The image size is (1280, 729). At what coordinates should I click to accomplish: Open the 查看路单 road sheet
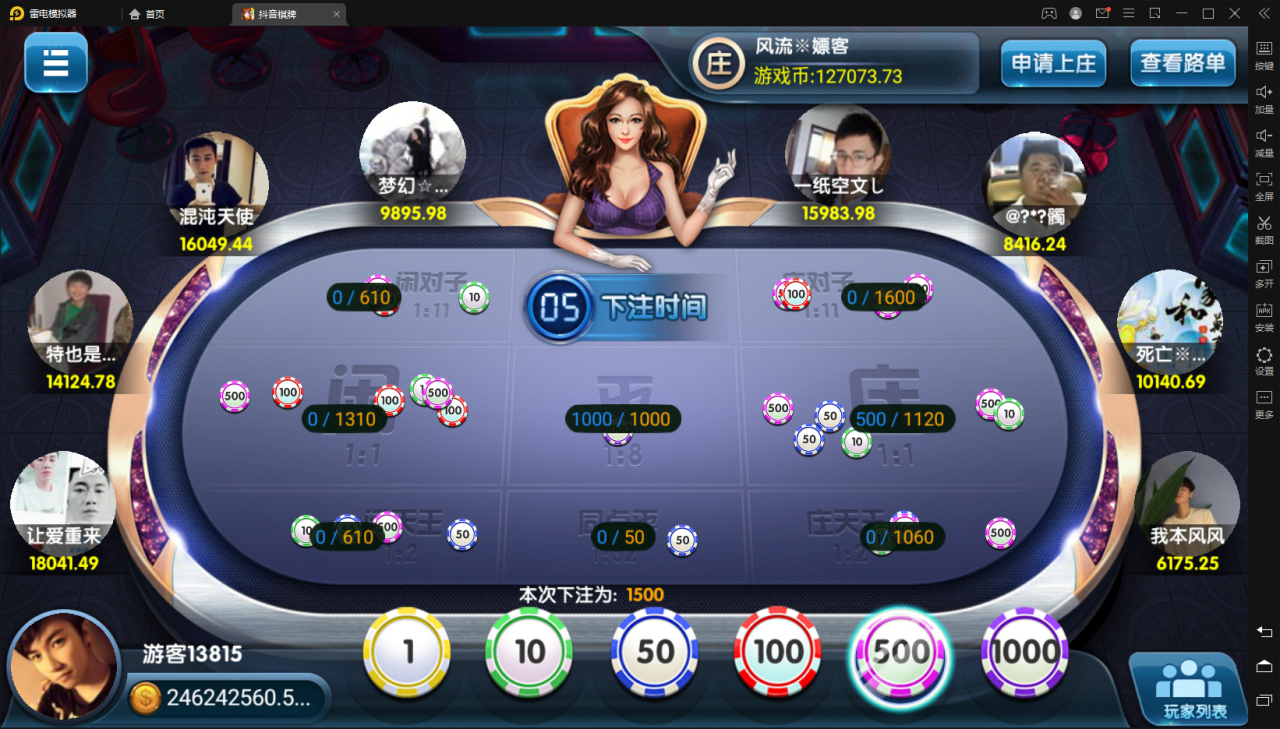pos(1182,63)
